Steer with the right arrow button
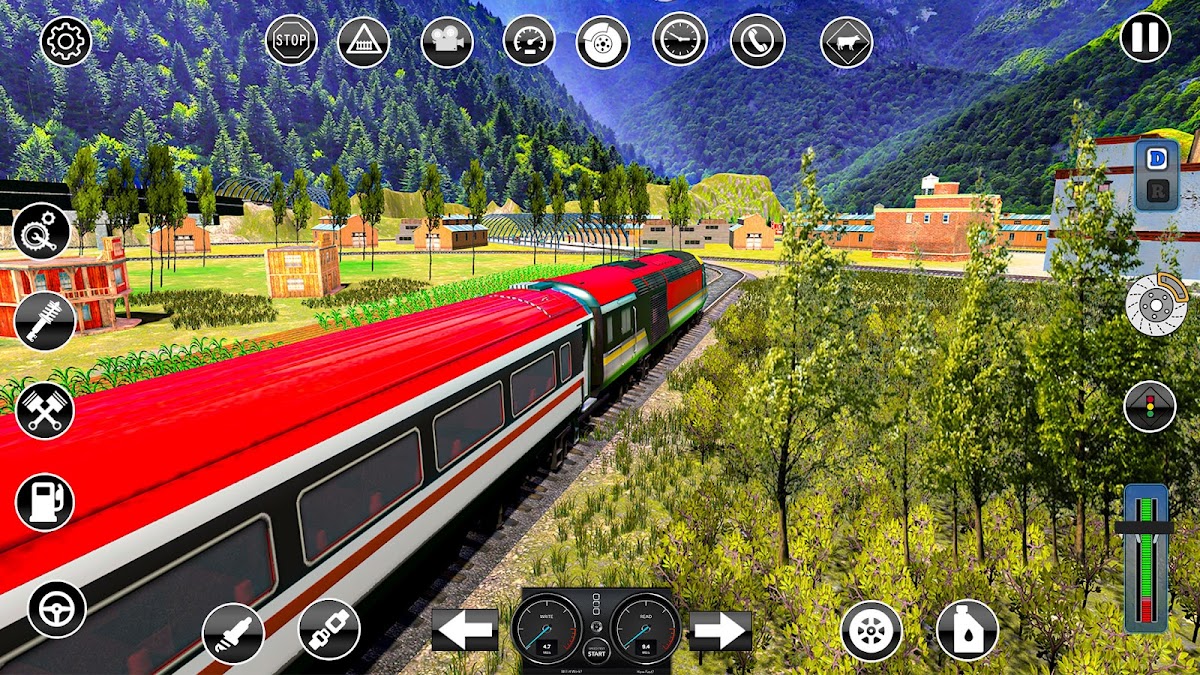The width and height of the screenshot is (1200, 675). click(x=720, y=630)
